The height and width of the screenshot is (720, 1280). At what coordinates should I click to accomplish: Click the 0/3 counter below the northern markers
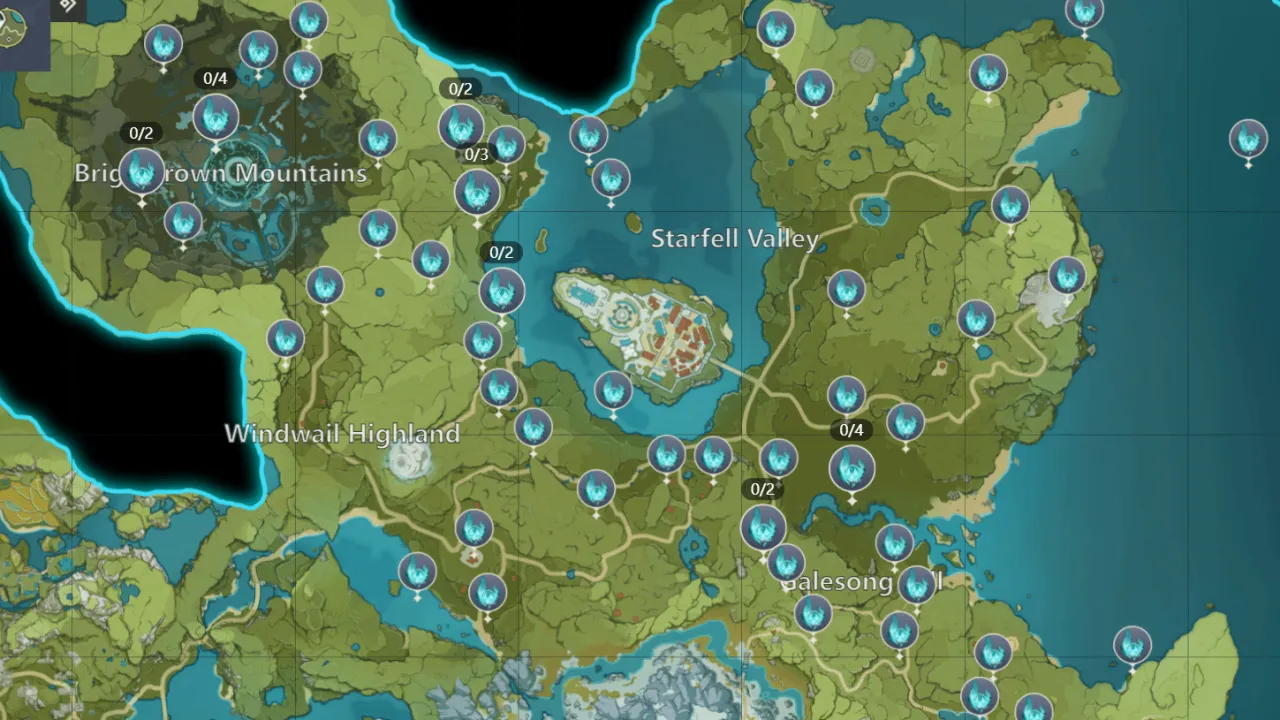pyautogui.click(x=476, y=154)
